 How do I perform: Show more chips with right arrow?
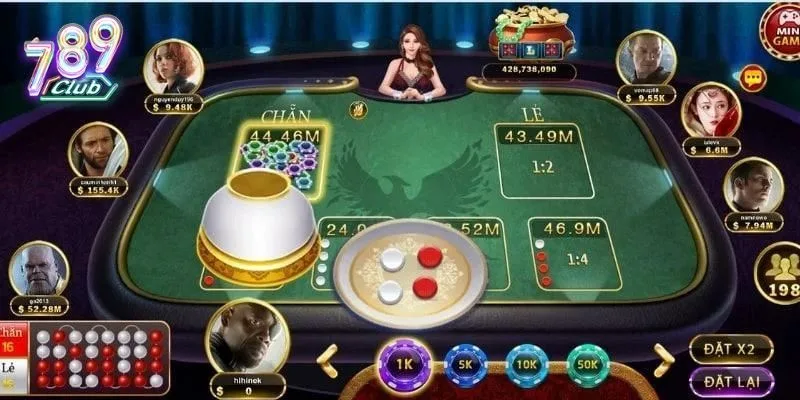coord(664,356)
